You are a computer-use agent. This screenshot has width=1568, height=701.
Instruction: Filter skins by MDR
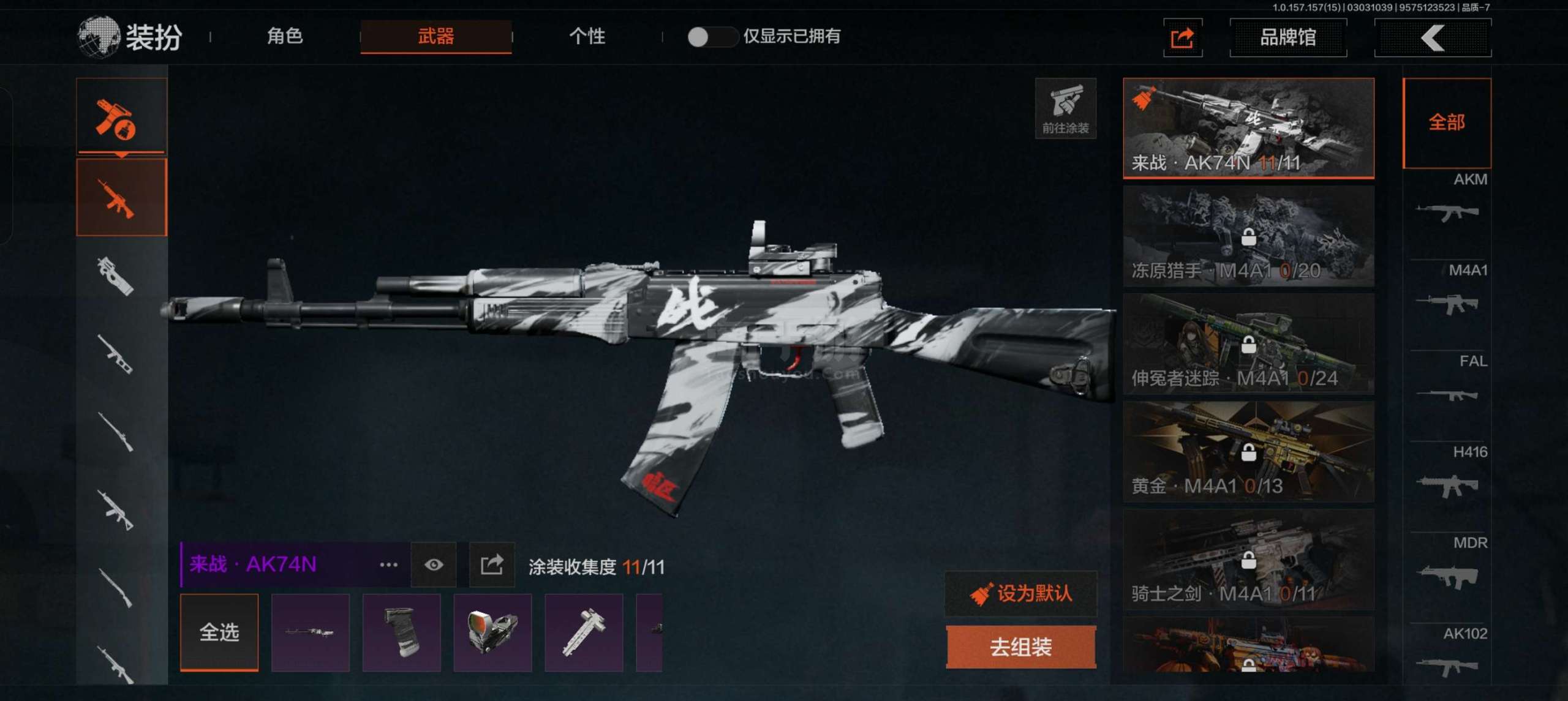(x=1447, y=566)
